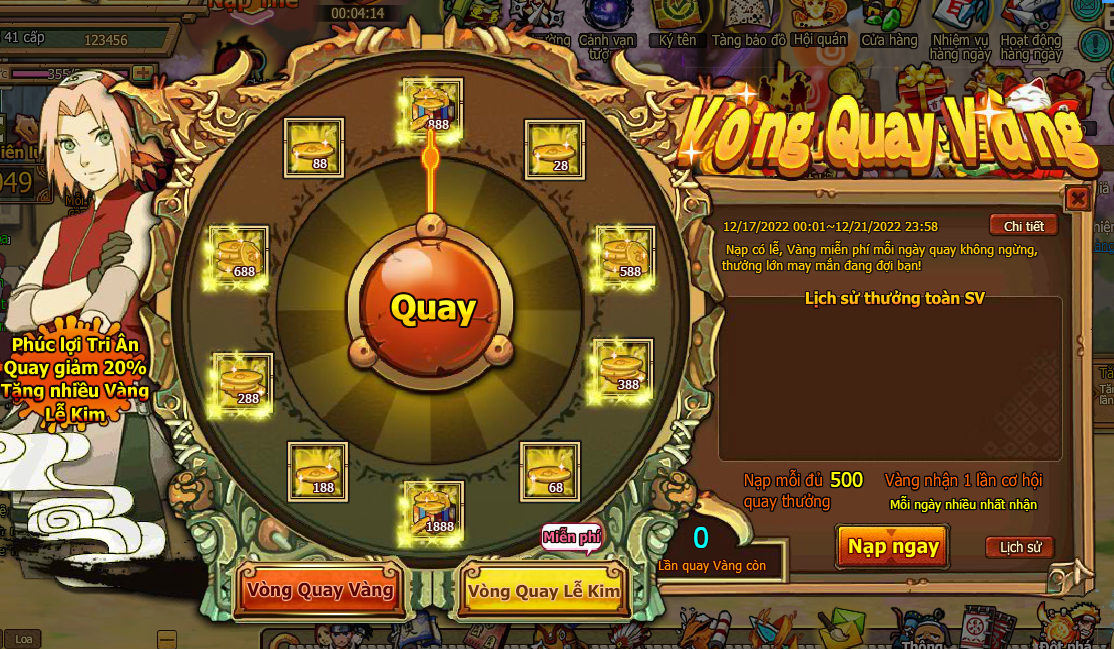The height and width of the screenshot is (649, 1114).
Task: Open the Chi tiết details
Action: [x=1023, y=226]
